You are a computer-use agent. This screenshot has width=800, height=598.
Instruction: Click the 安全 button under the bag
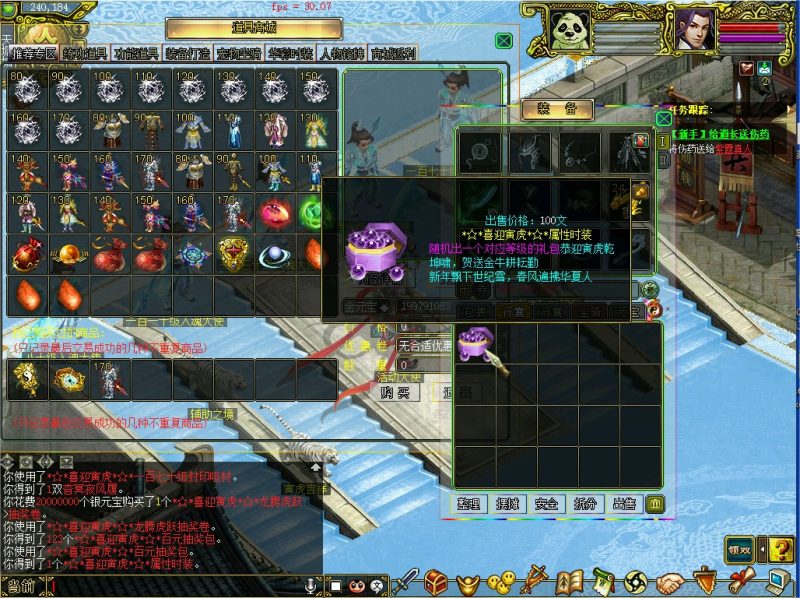pyautogui.click(x=547, y=503)
